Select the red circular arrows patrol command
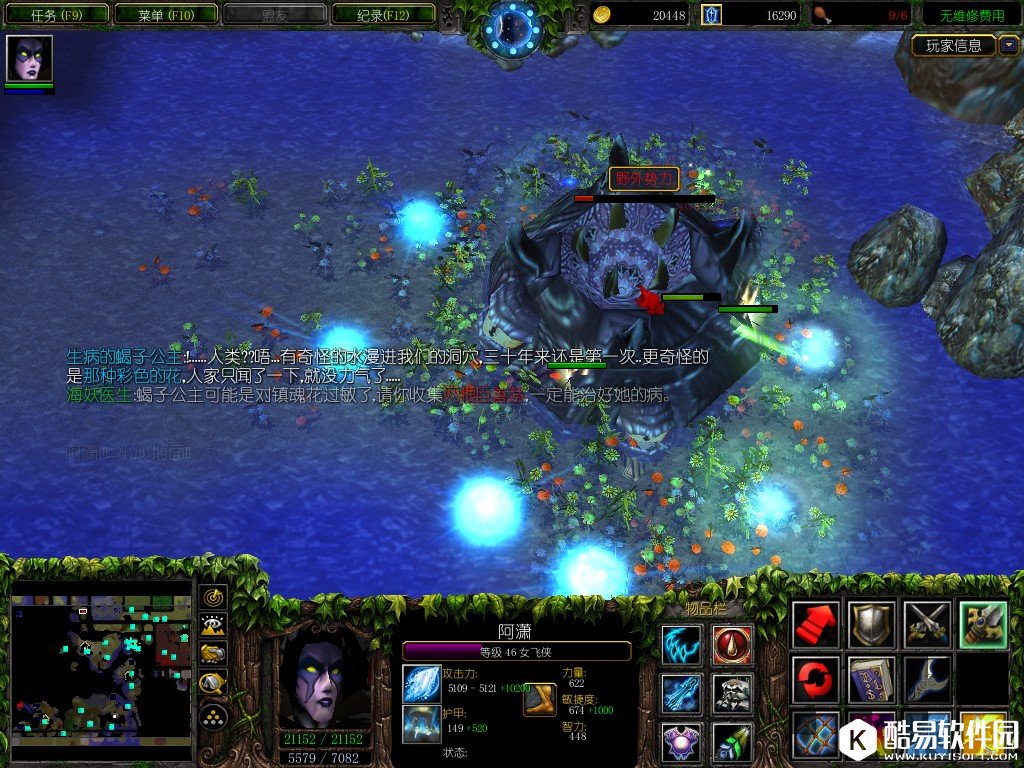The image size is (1024, 768). (x=815, y=680)
